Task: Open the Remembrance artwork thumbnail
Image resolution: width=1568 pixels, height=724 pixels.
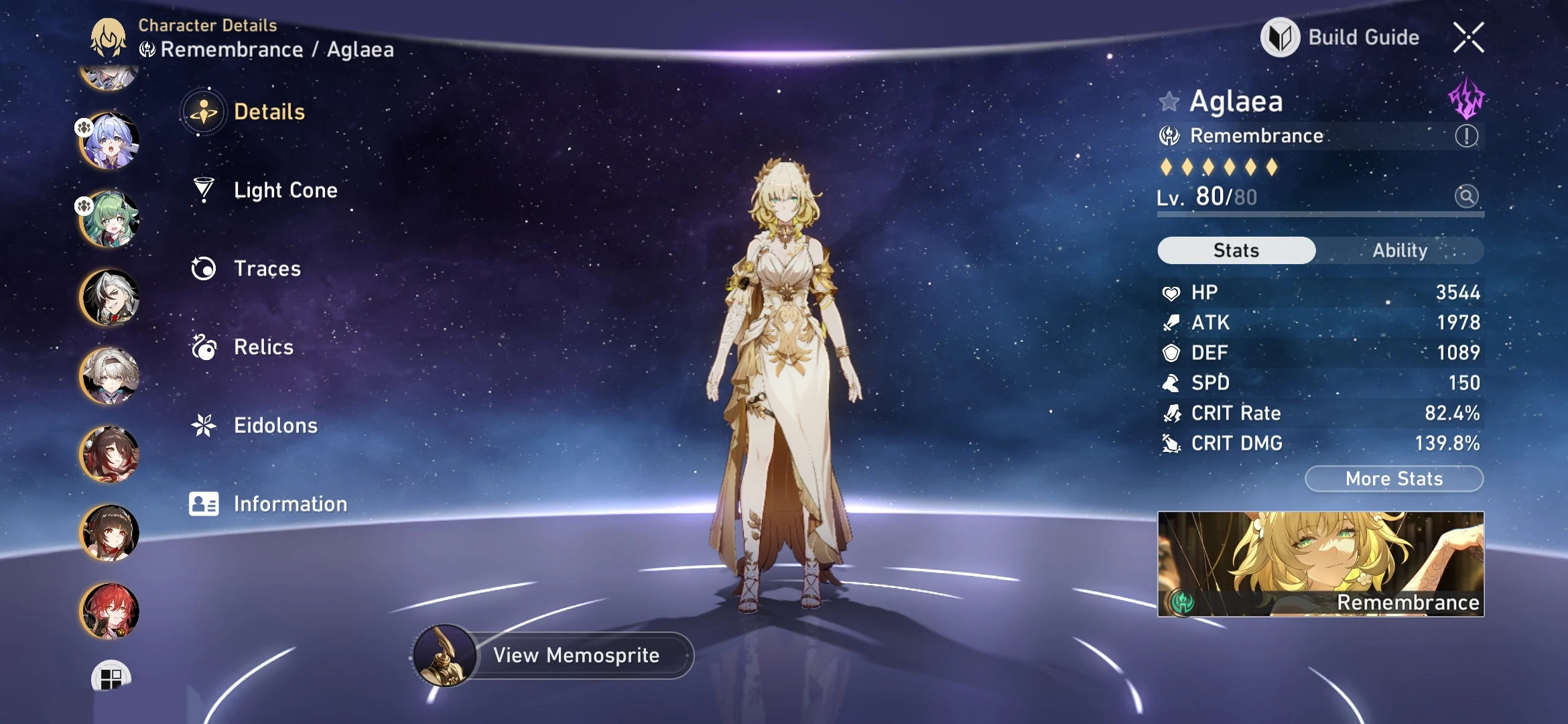Action: point(1321,564)
